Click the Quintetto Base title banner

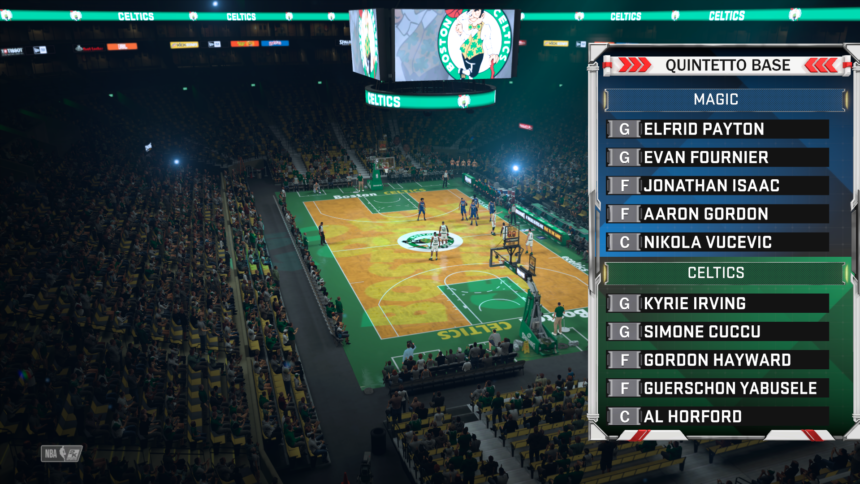[x=727, y=66]
